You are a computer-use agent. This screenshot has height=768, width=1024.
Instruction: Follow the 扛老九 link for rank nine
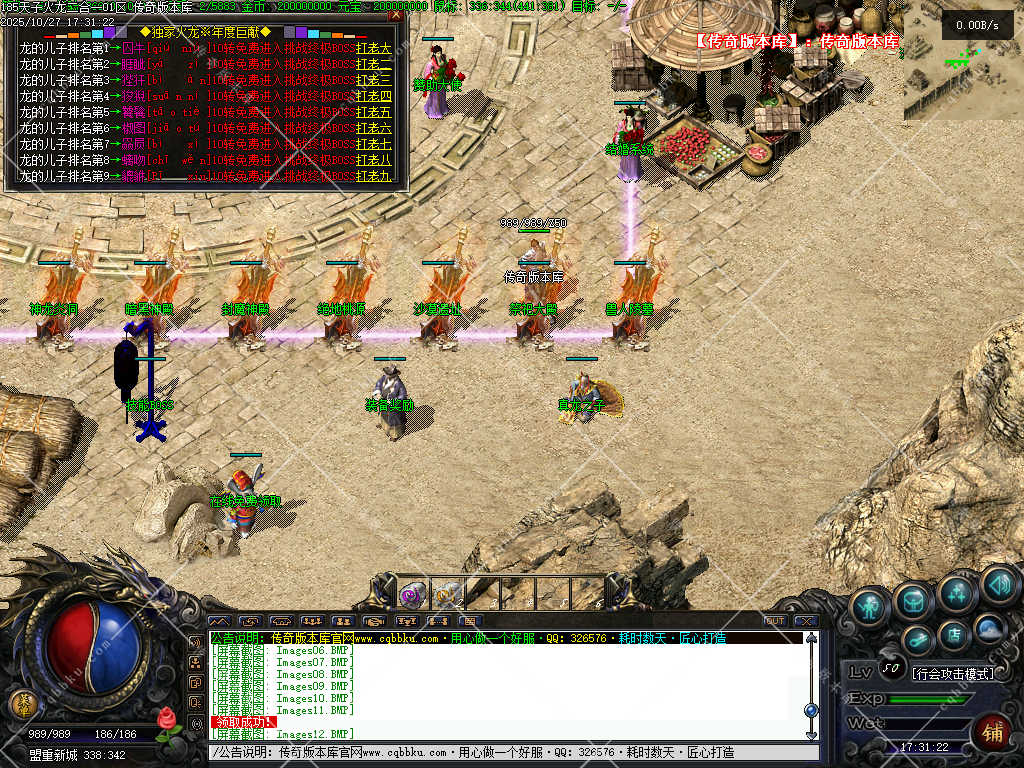[374, 176]
